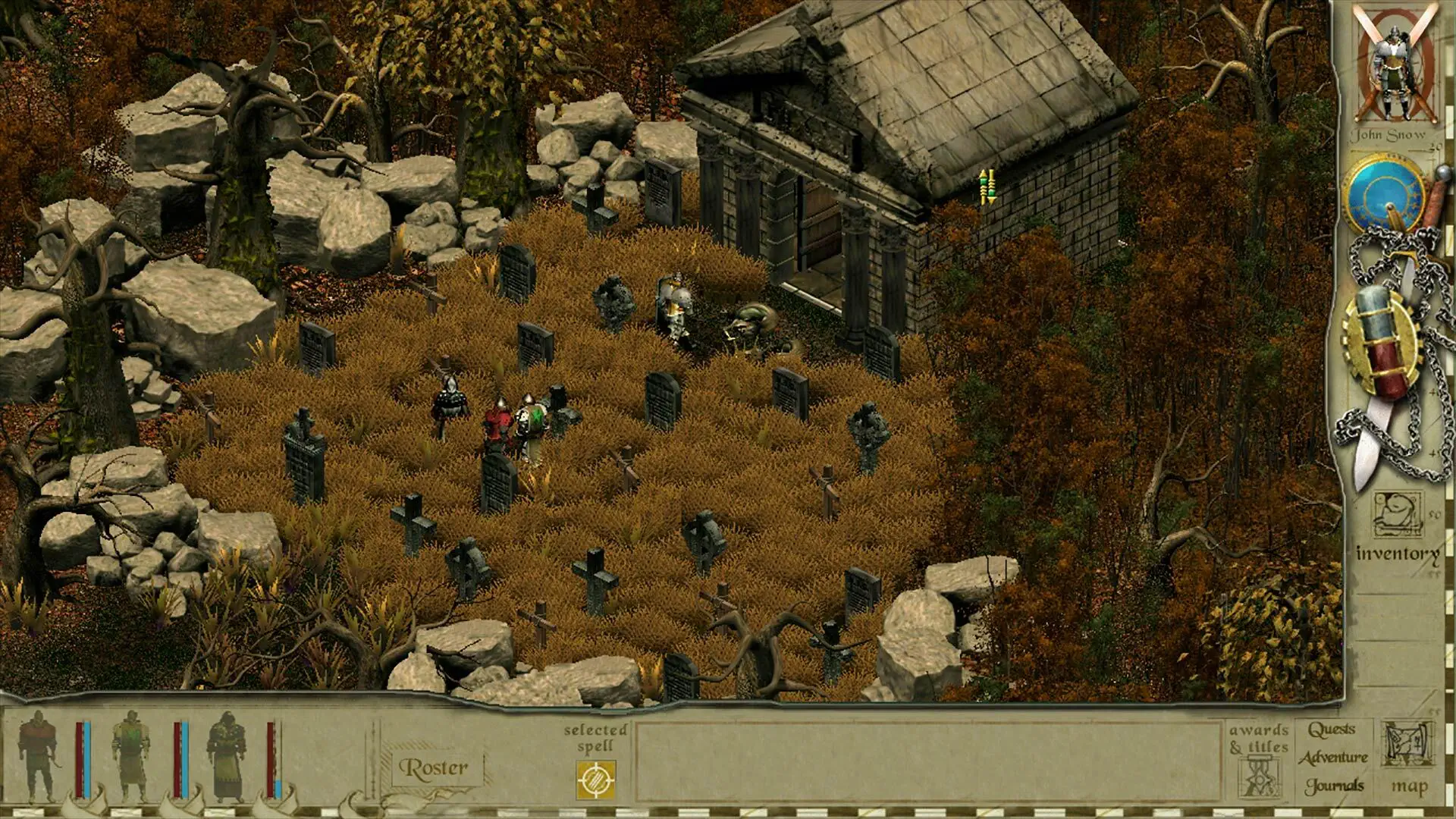Select the hooded robed party member portrait

pyautogui.click(x=226, y=756)
